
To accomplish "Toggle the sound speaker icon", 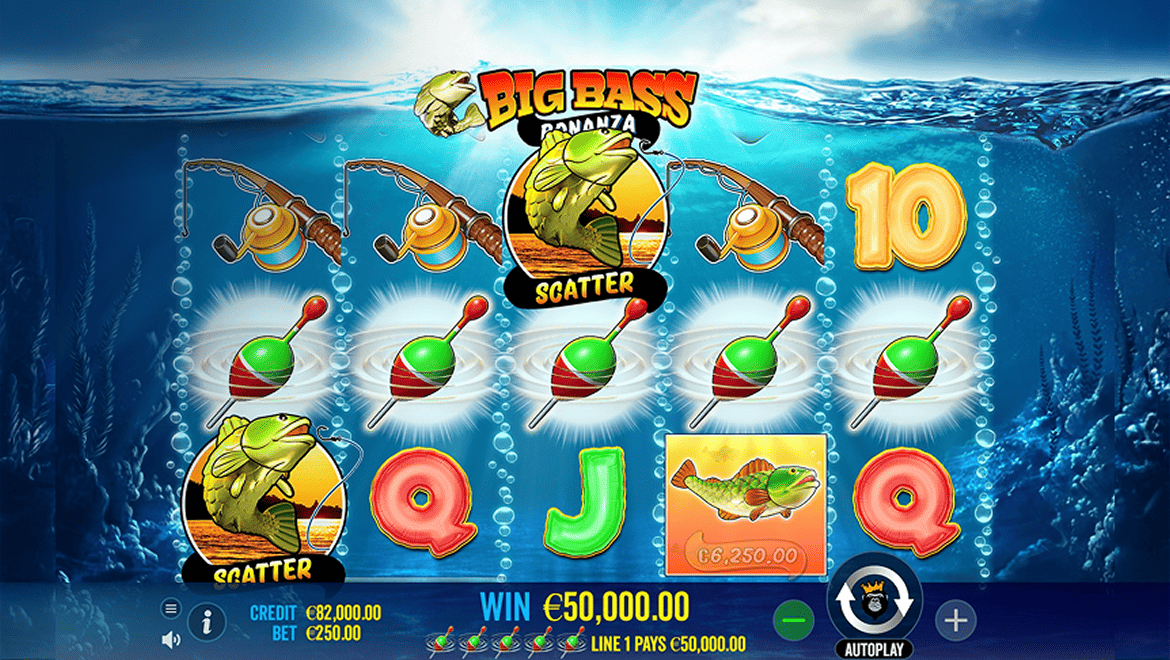I will 171,638.
